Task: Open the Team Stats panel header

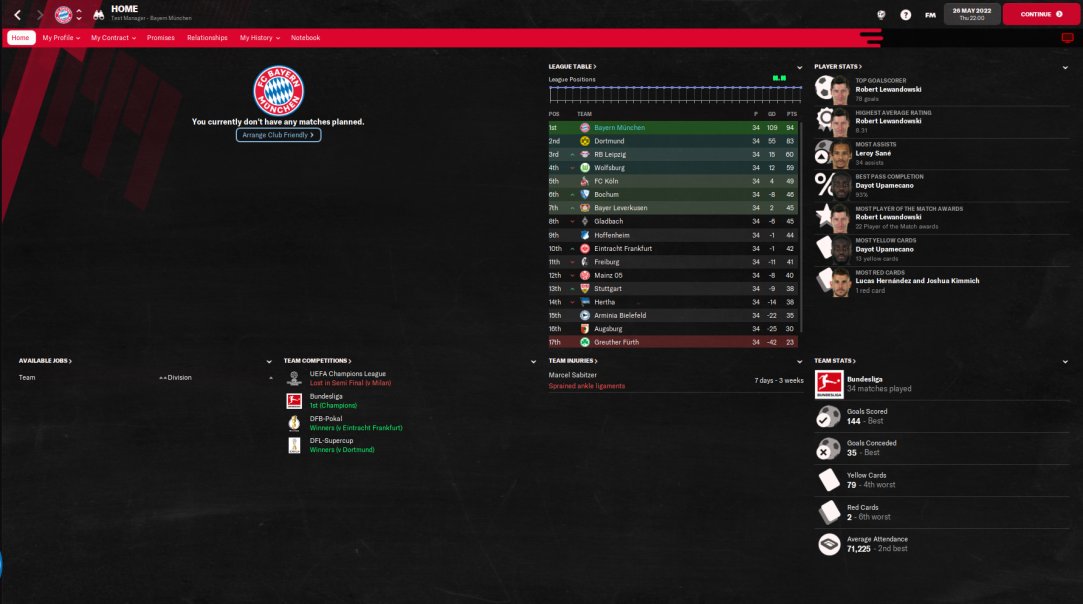Action: point(835,361)
